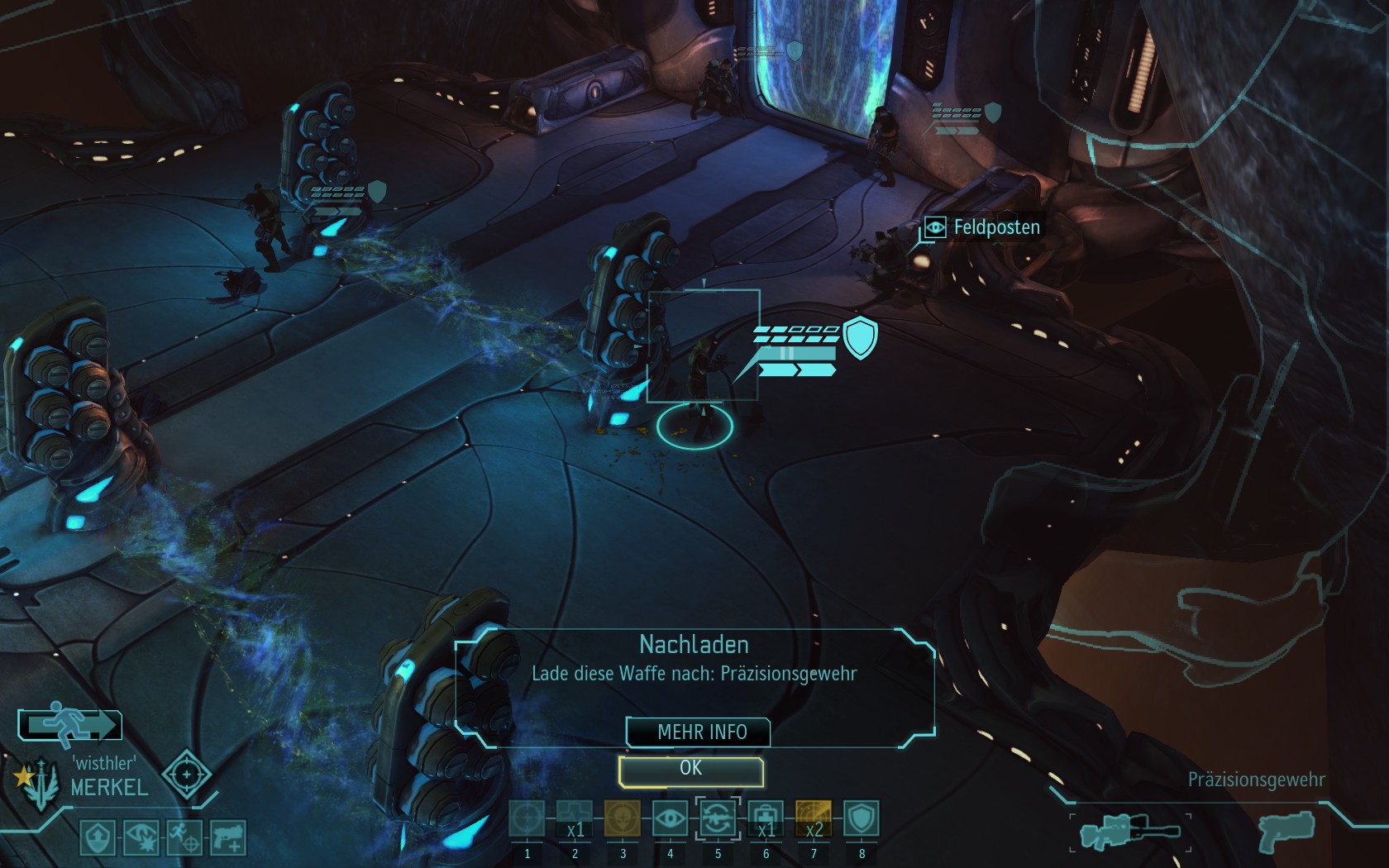Select the crosshair fire ability in slot 1
The image size is (1389, 868).
pyautogui.click(x=527, y=819)
